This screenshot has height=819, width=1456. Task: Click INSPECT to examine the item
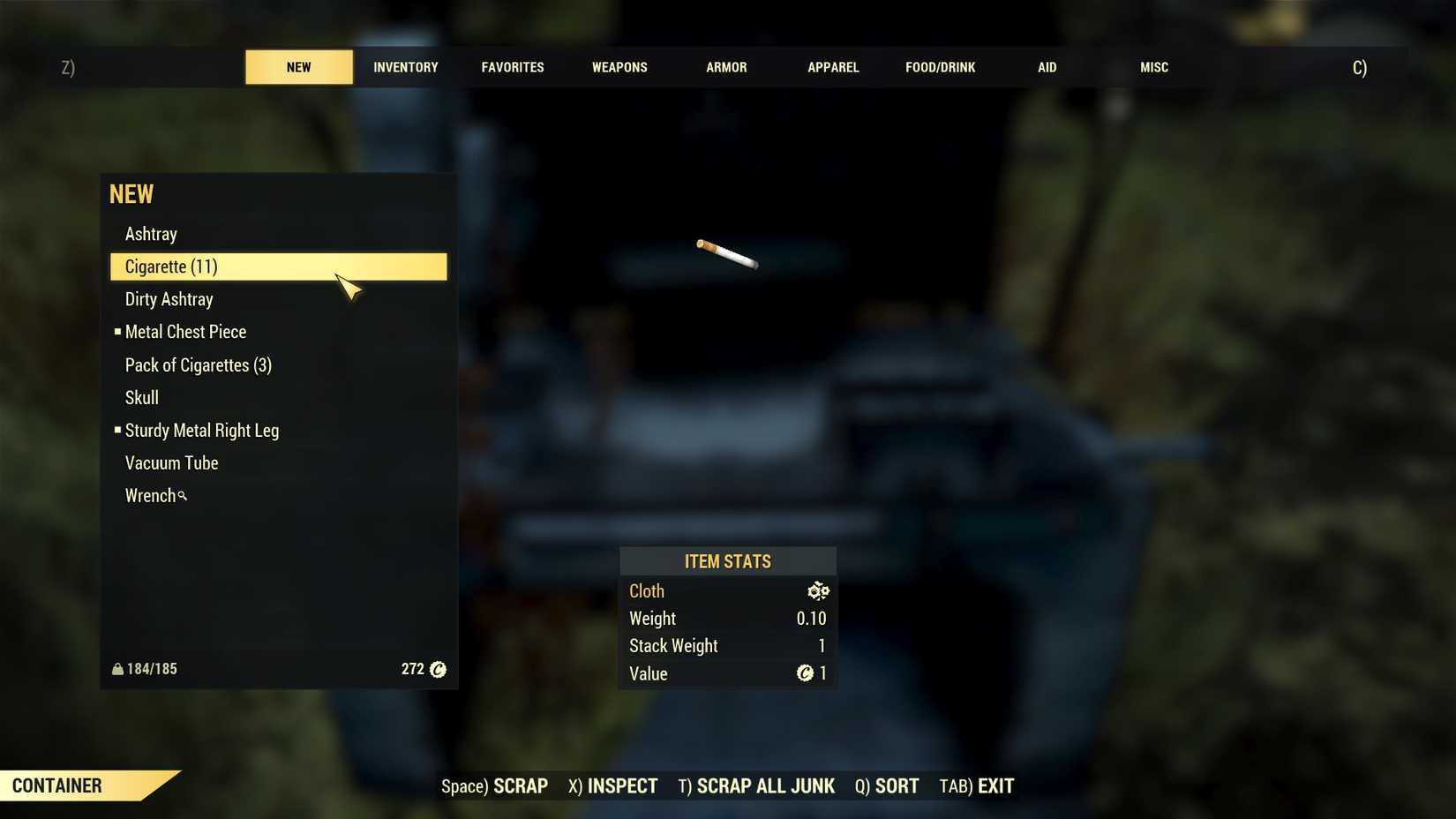[x=621, y=785]
